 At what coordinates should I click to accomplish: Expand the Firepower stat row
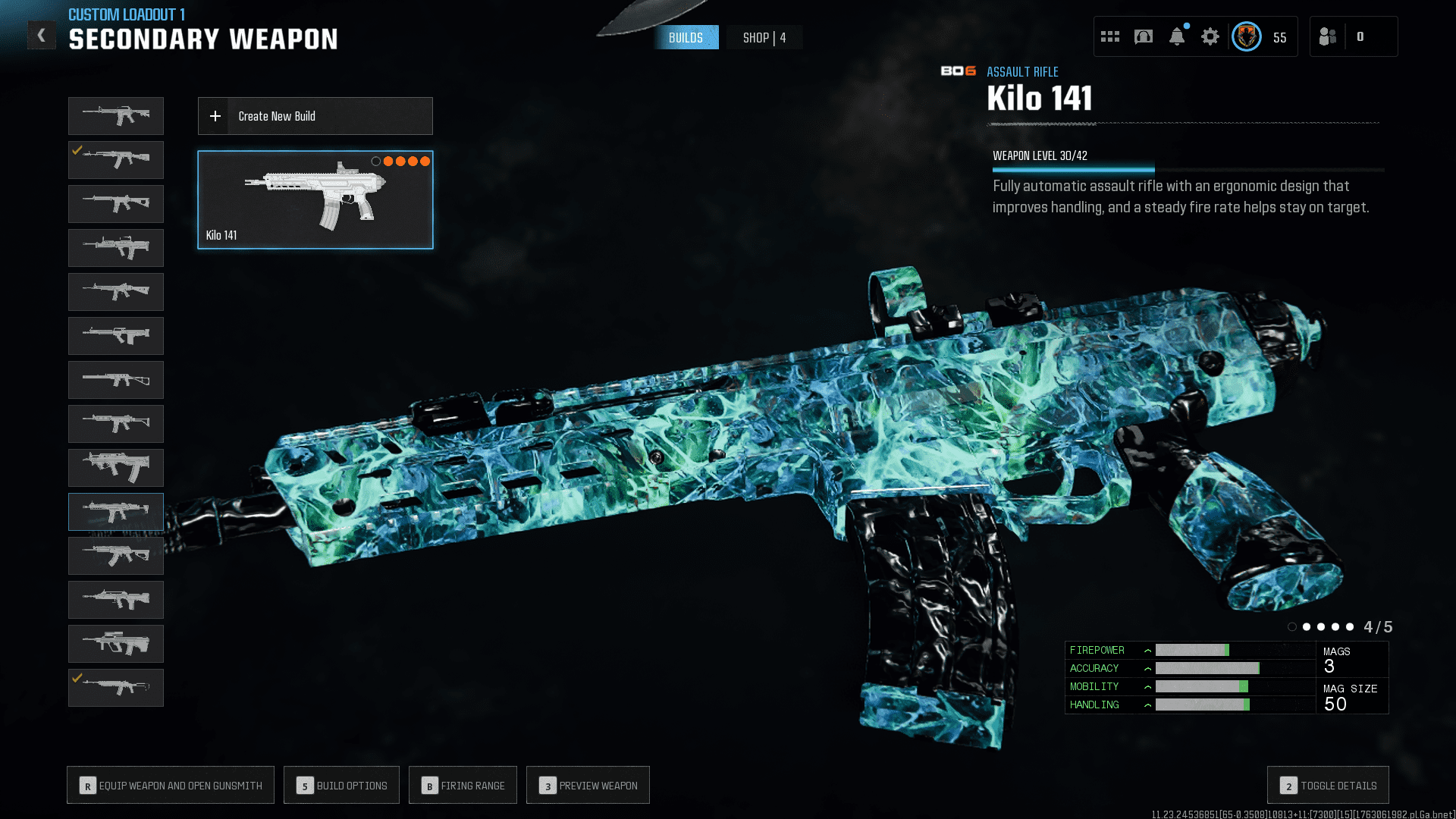pos(1148,651)
